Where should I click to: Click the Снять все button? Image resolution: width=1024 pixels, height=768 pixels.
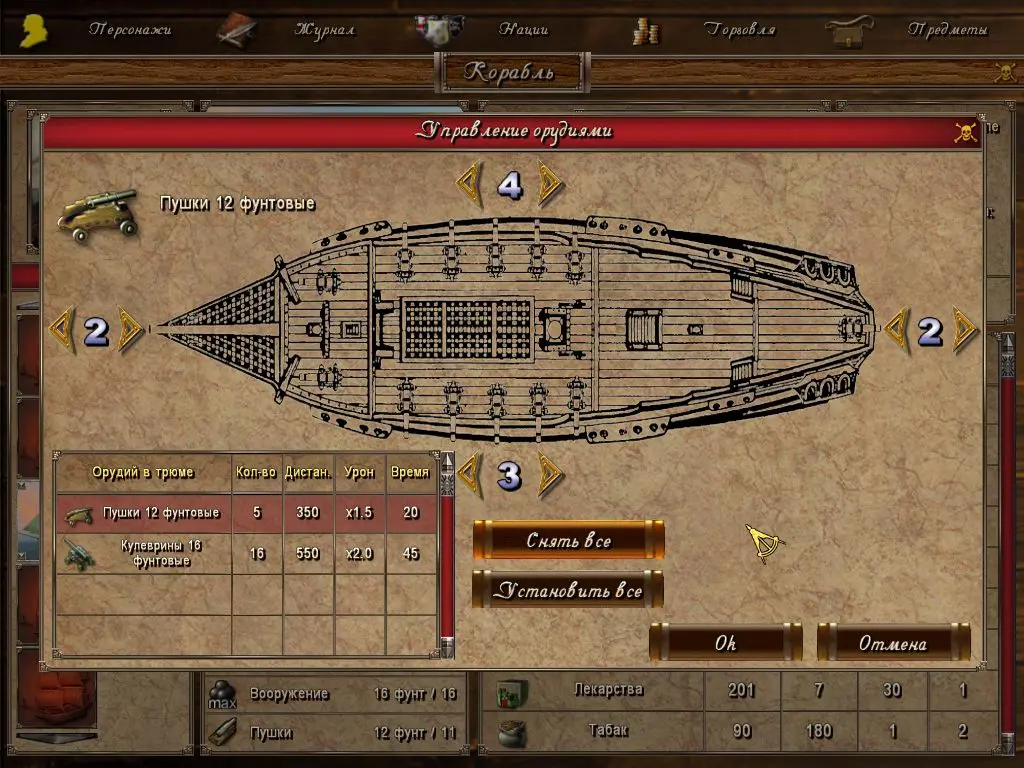click(x=568, y=540)
